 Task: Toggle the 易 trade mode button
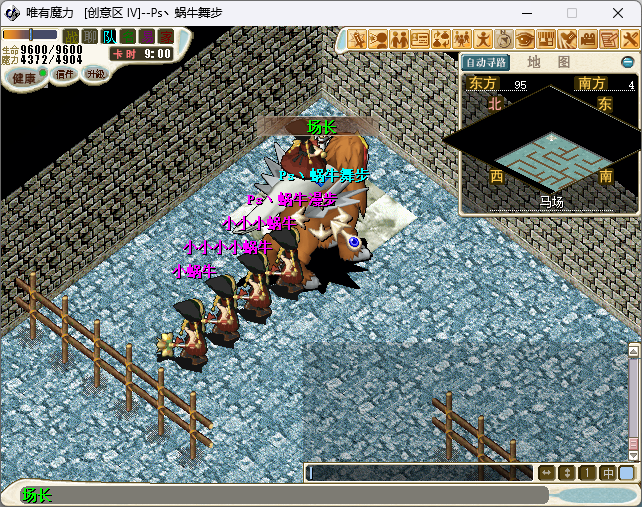pyautogui.click(x=146, y=37)
